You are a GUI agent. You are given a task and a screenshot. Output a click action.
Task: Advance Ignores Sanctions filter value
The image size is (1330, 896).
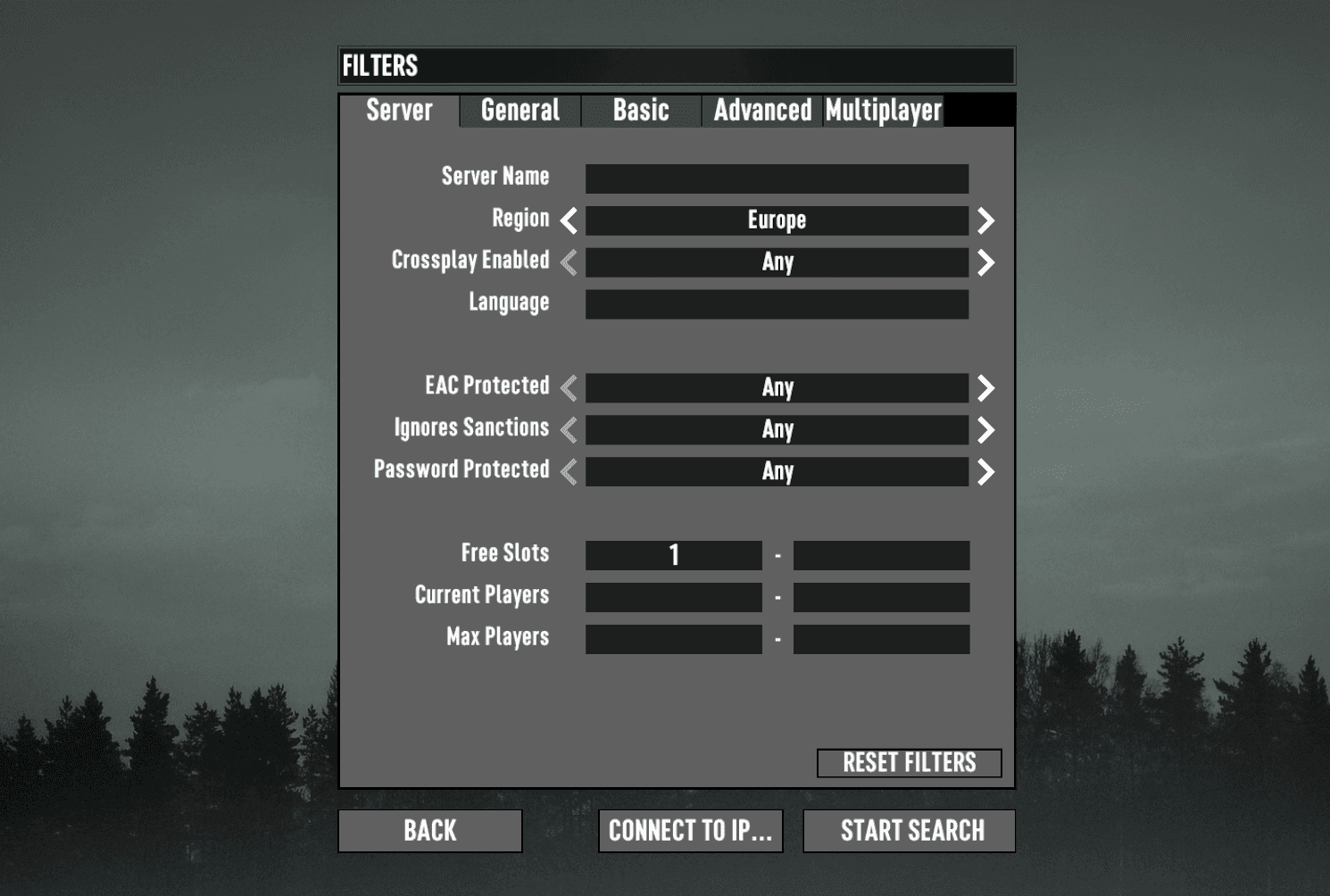985,429
